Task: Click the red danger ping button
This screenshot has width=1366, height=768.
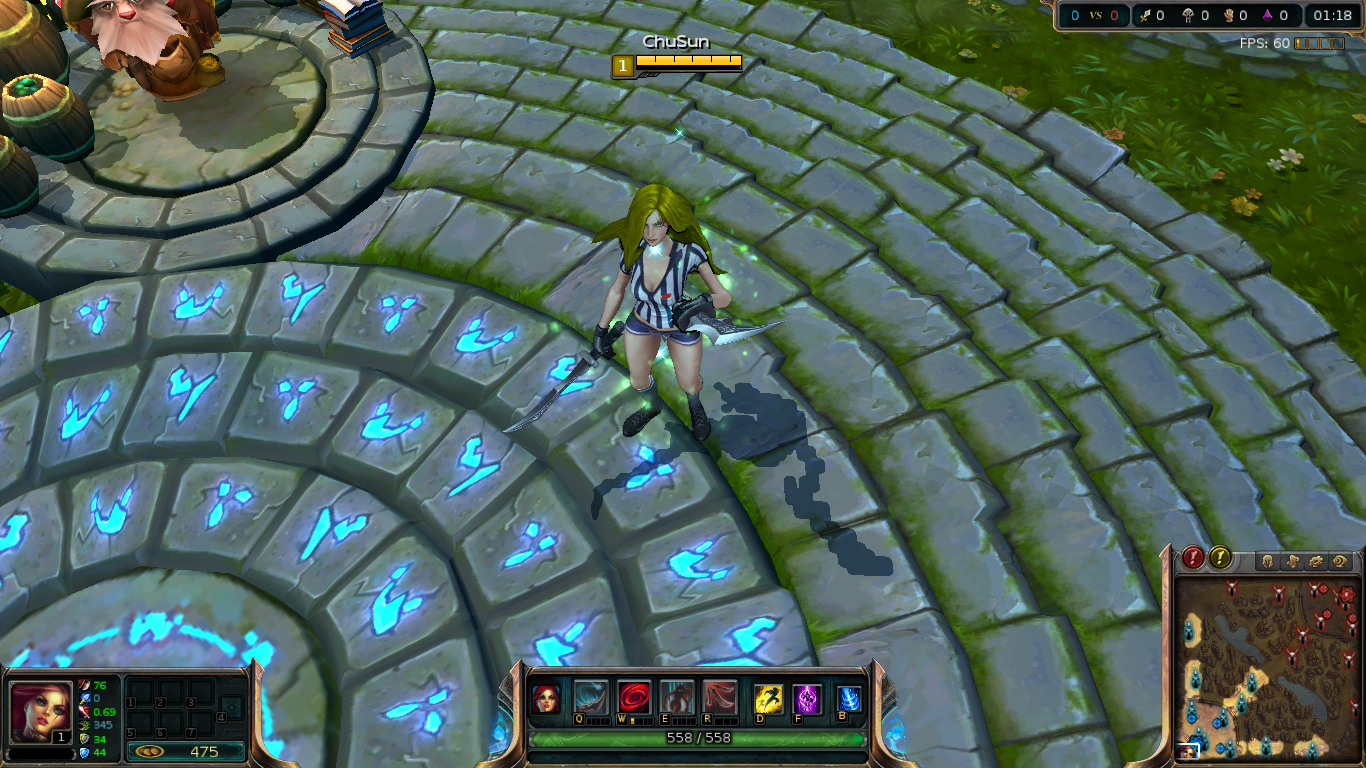Action: coord(1192,558)
